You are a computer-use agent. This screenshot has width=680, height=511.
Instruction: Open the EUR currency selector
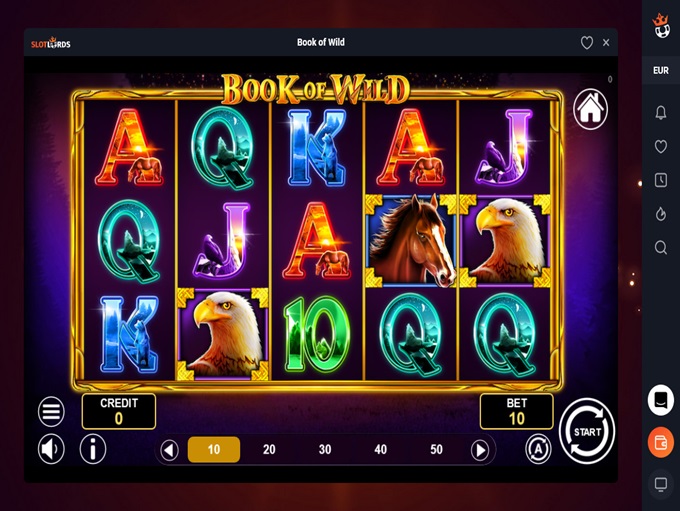click(661, 71)
